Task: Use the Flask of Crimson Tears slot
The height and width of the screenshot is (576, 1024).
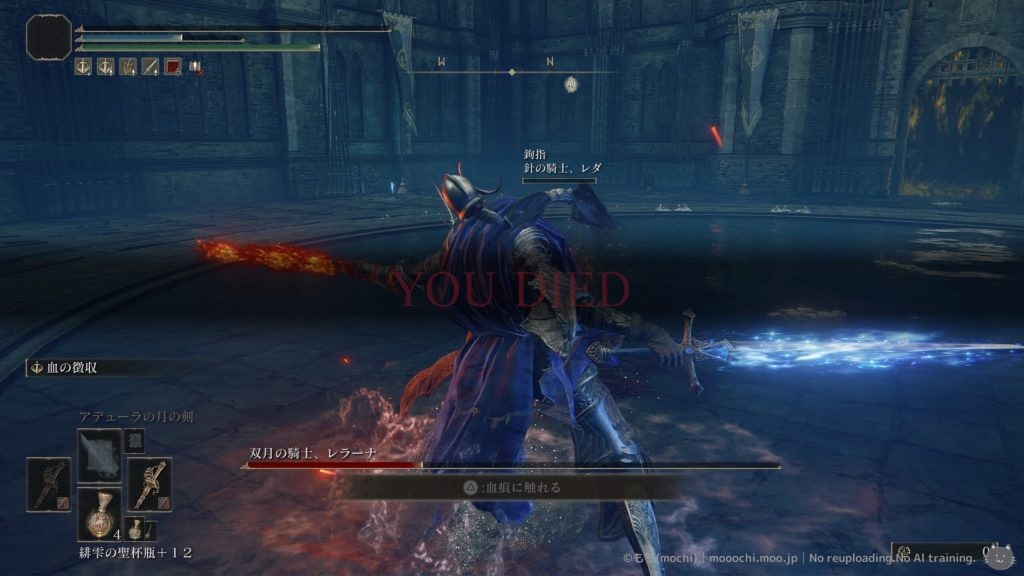Action: (100, 515)
